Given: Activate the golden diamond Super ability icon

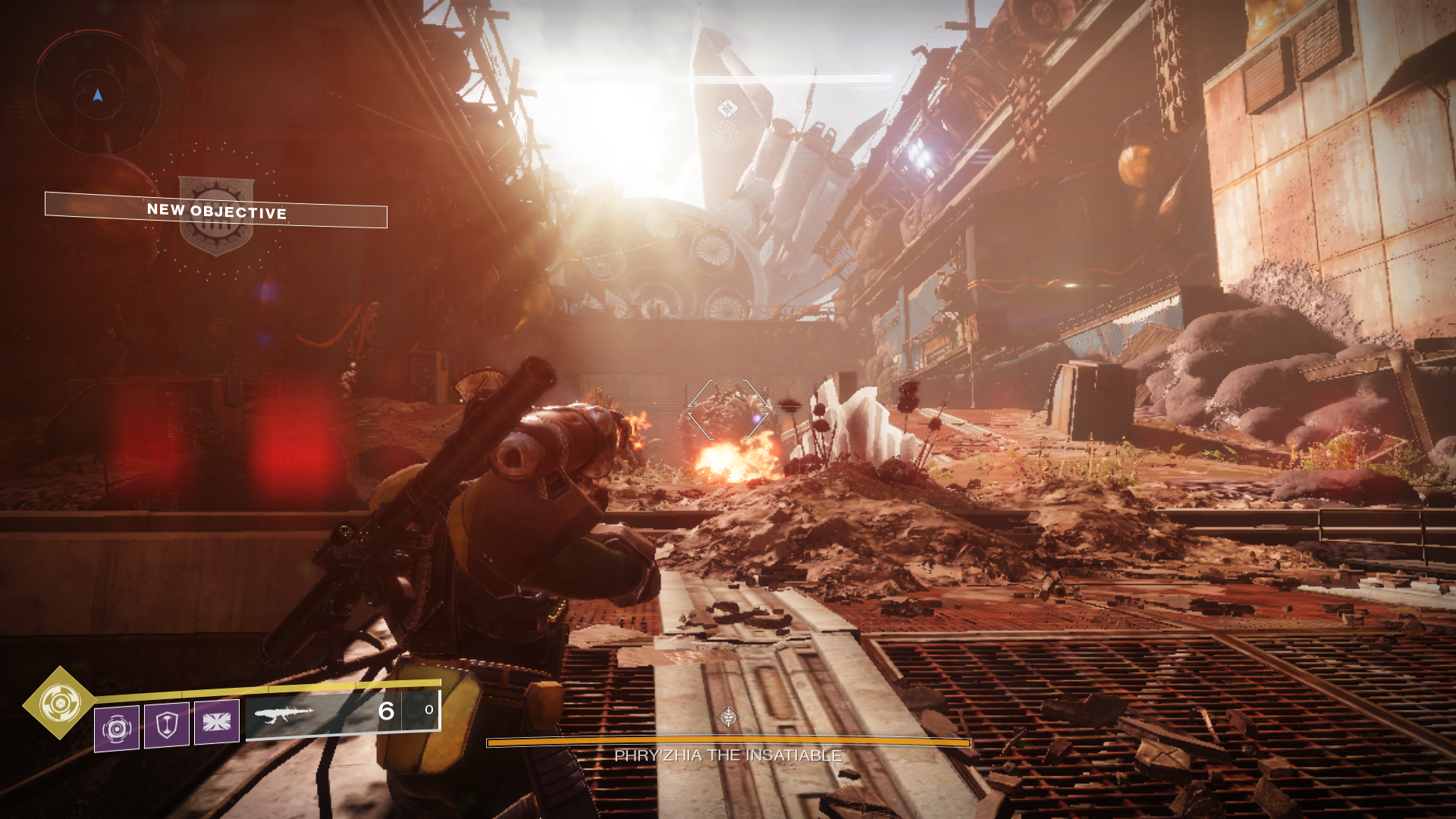Looking at the screenshot, I should [x=60, y=703].
